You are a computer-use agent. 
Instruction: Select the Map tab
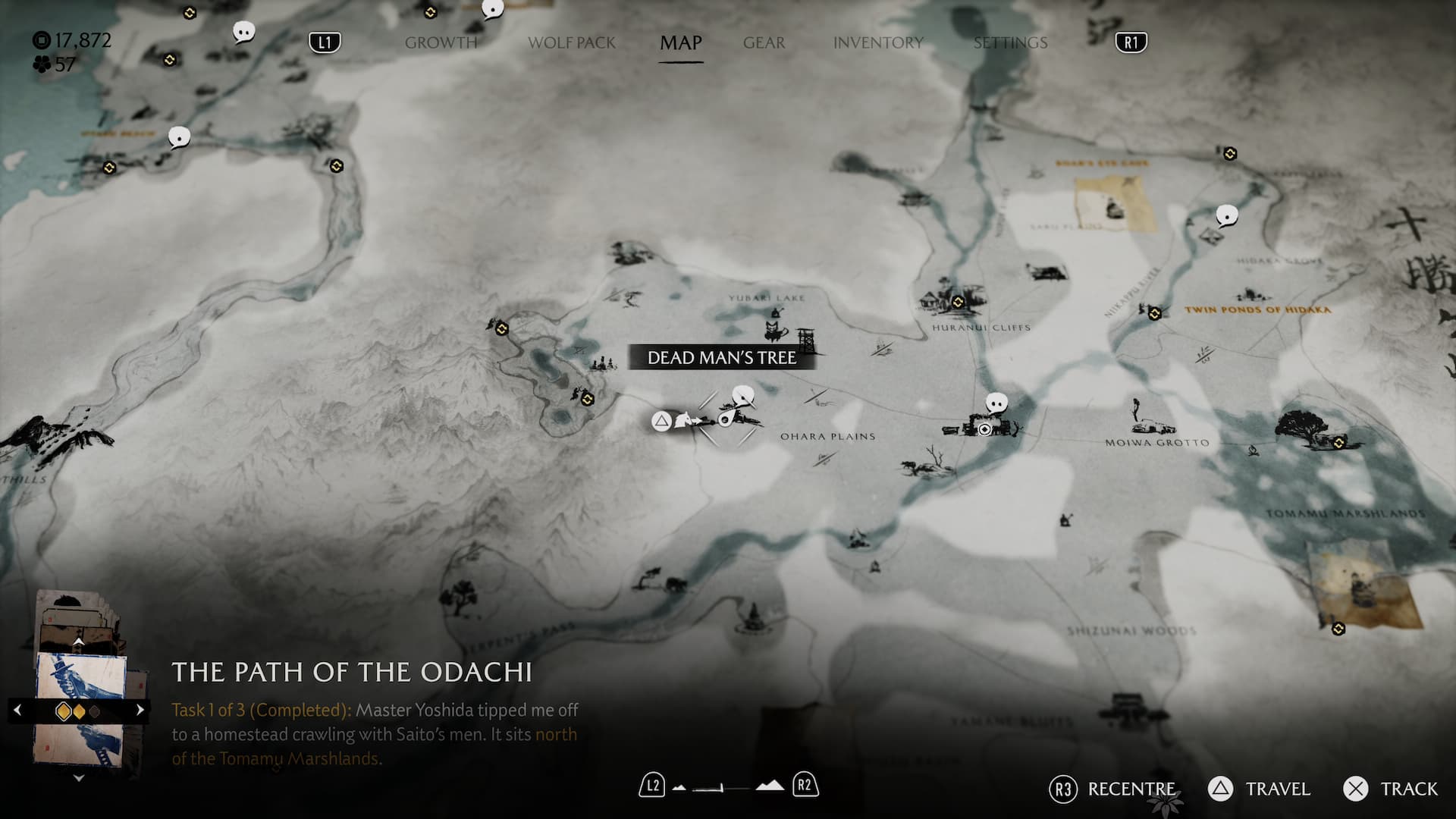(x=680, y=42)
